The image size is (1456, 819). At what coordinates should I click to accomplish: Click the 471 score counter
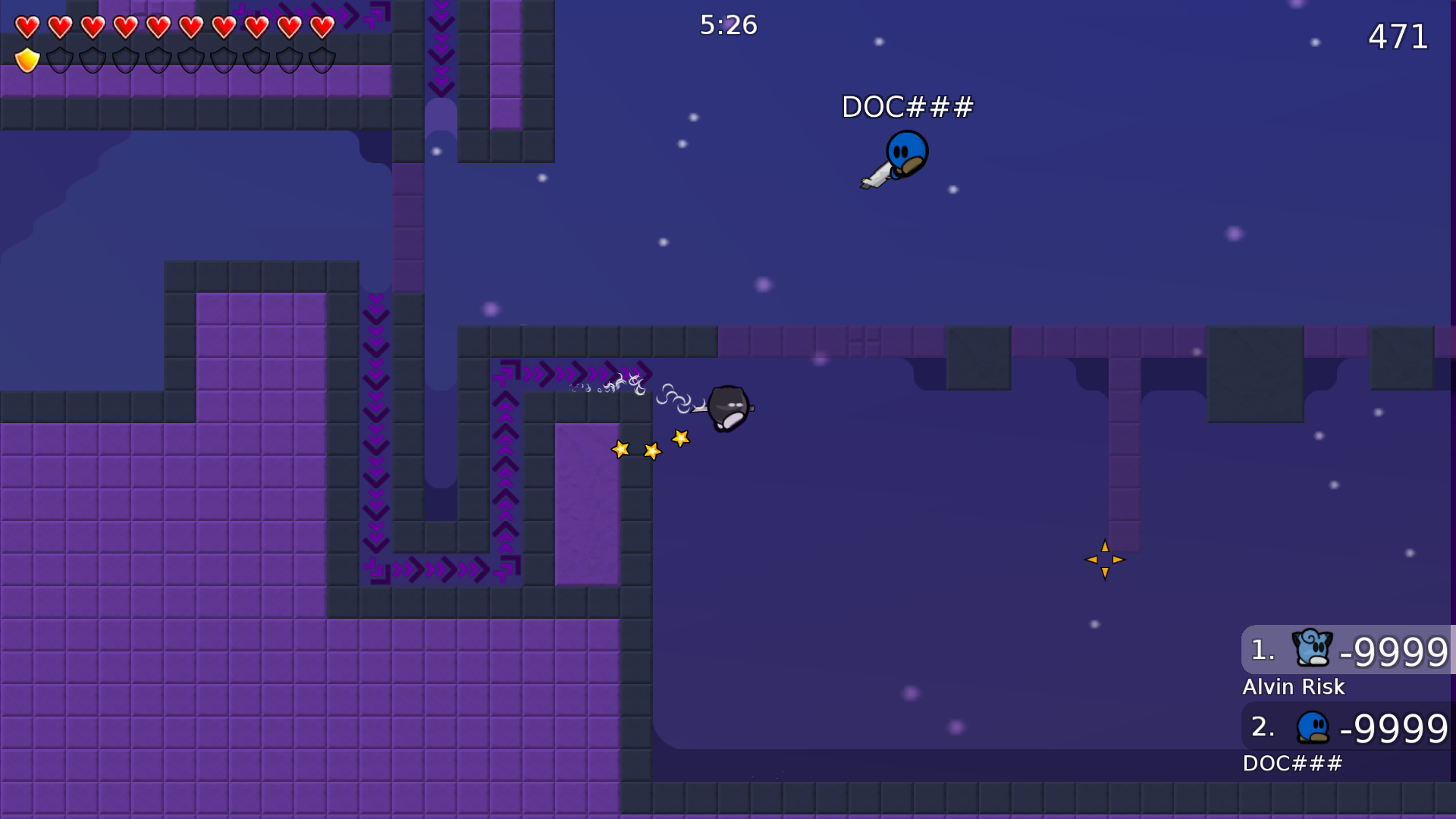1399,36
